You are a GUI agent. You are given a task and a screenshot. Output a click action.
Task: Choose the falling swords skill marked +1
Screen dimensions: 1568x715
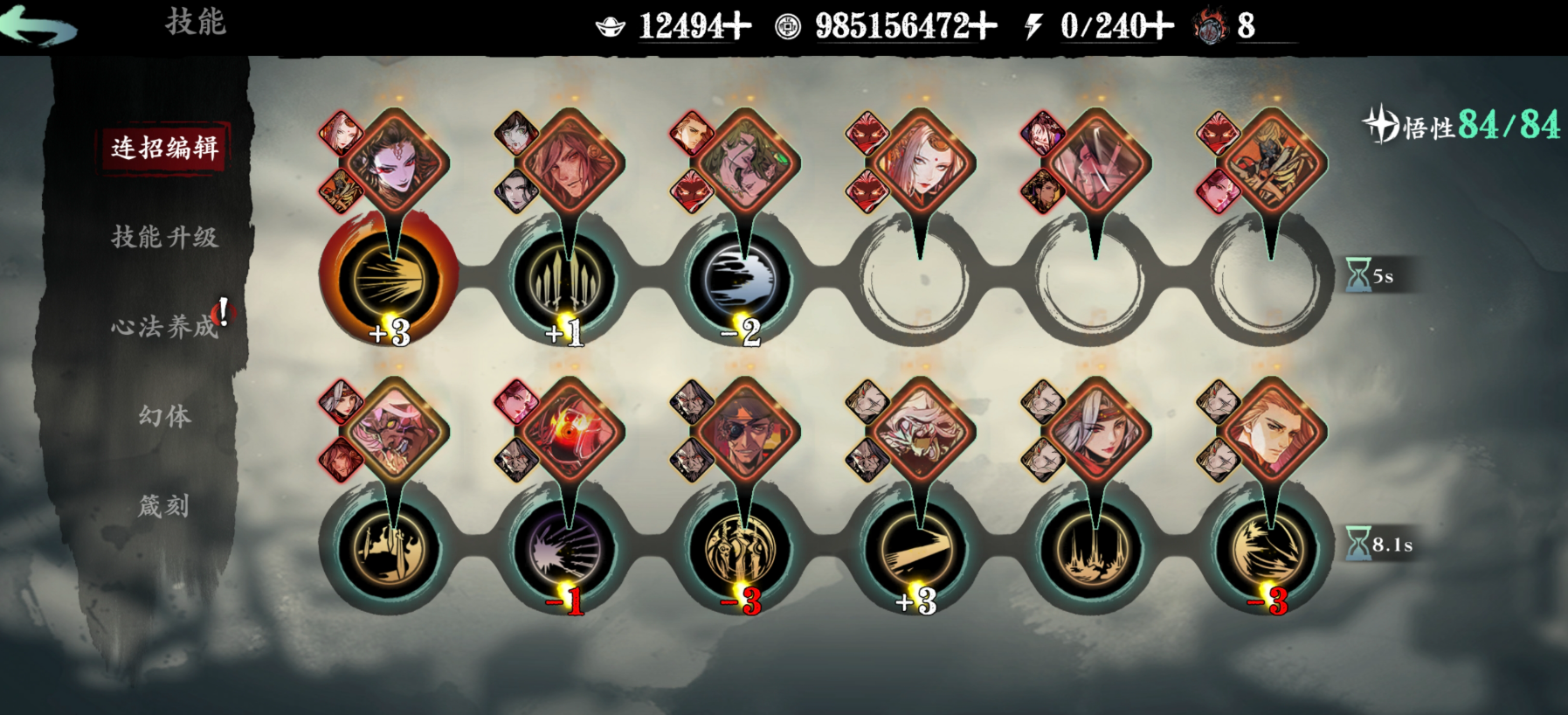click(566, 280)
